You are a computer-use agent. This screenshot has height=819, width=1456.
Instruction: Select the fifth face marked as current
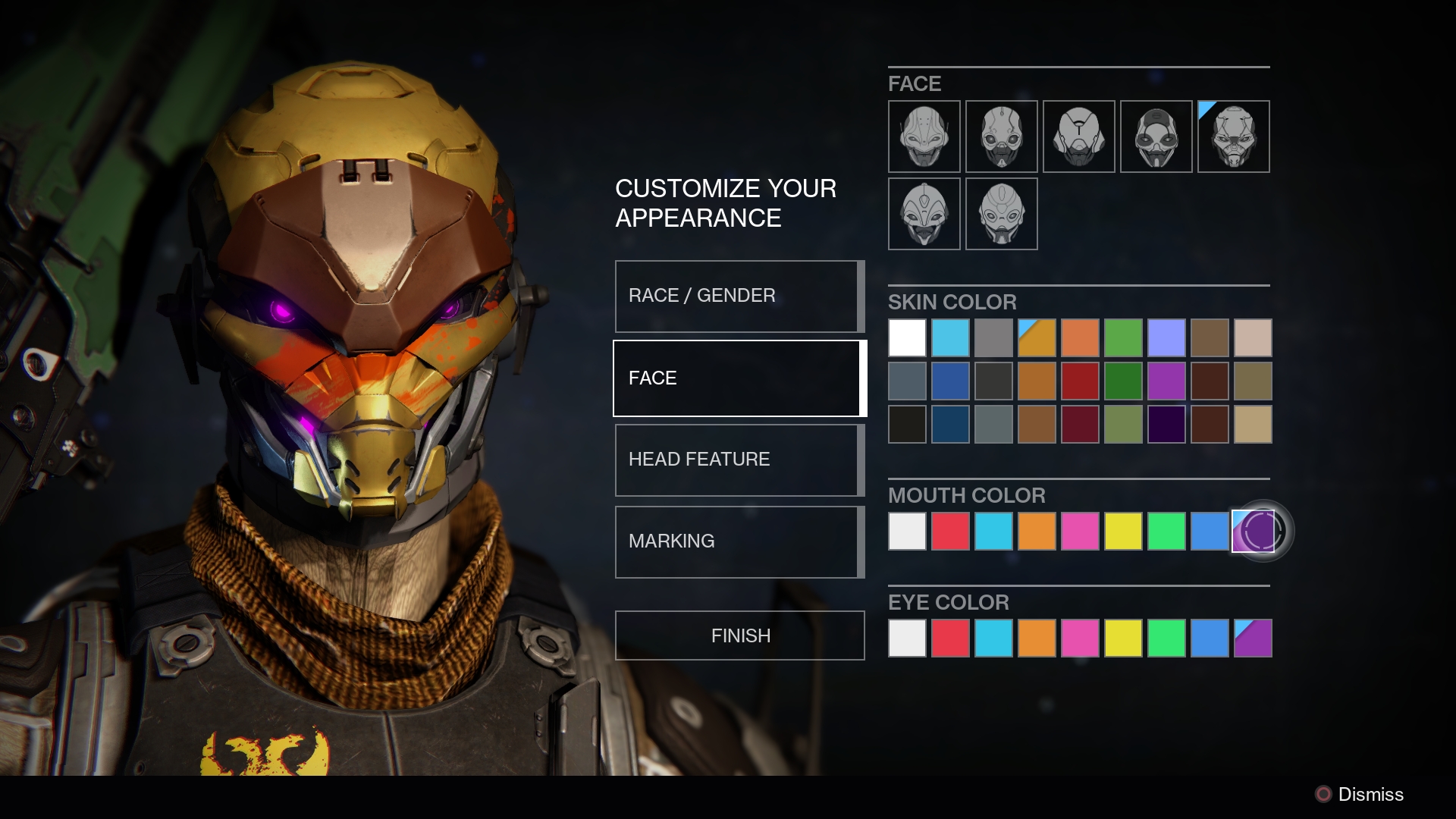coord(1233,136)
